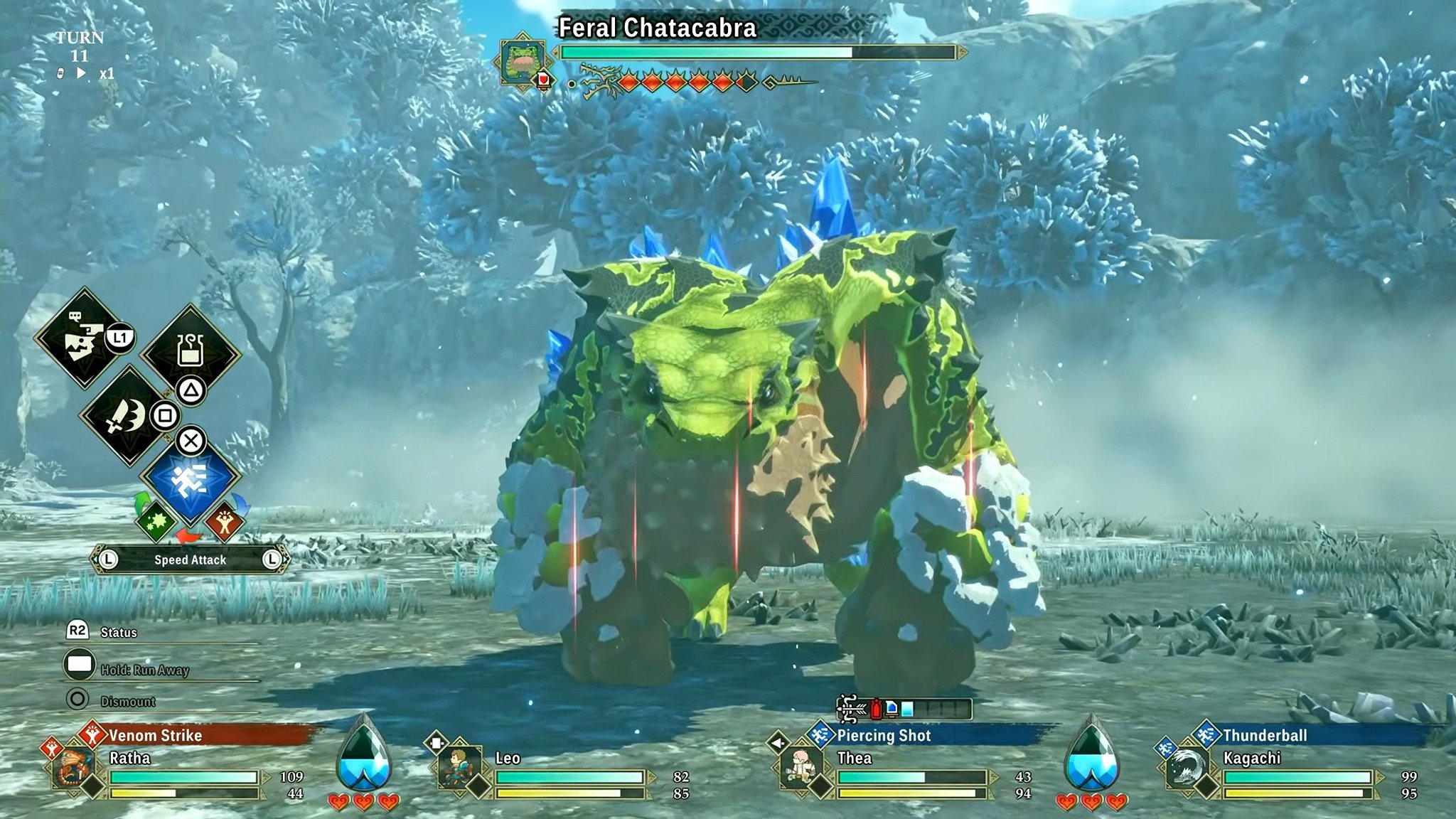Click the kinship gauge beside Ratha
1456x819 pixels.
point(363,755)
